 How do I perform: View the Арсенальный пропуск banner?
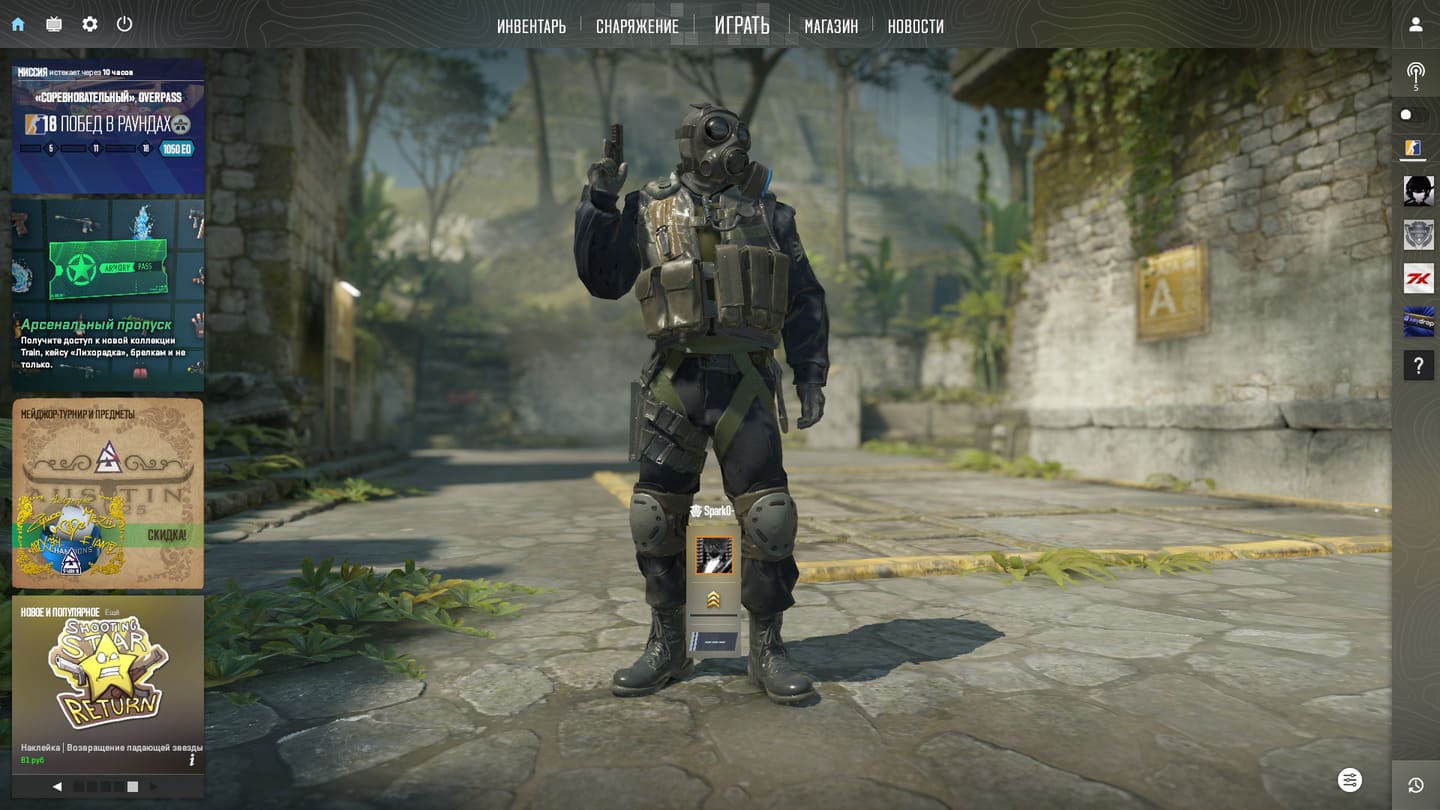(x=108, y=296)
